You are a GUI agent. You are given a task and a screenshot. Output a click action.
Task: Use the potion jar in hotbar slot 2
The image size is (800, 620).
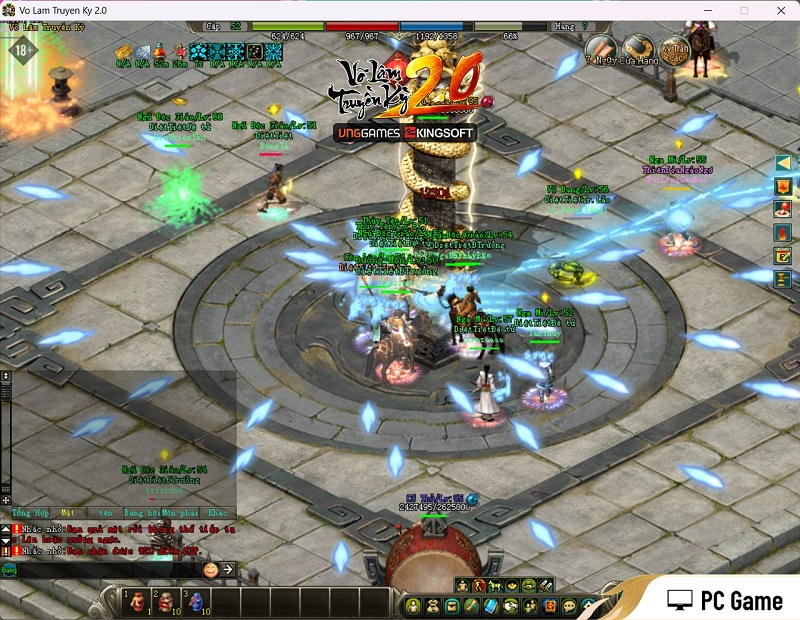pyautogui.click(x=165, y=601)
